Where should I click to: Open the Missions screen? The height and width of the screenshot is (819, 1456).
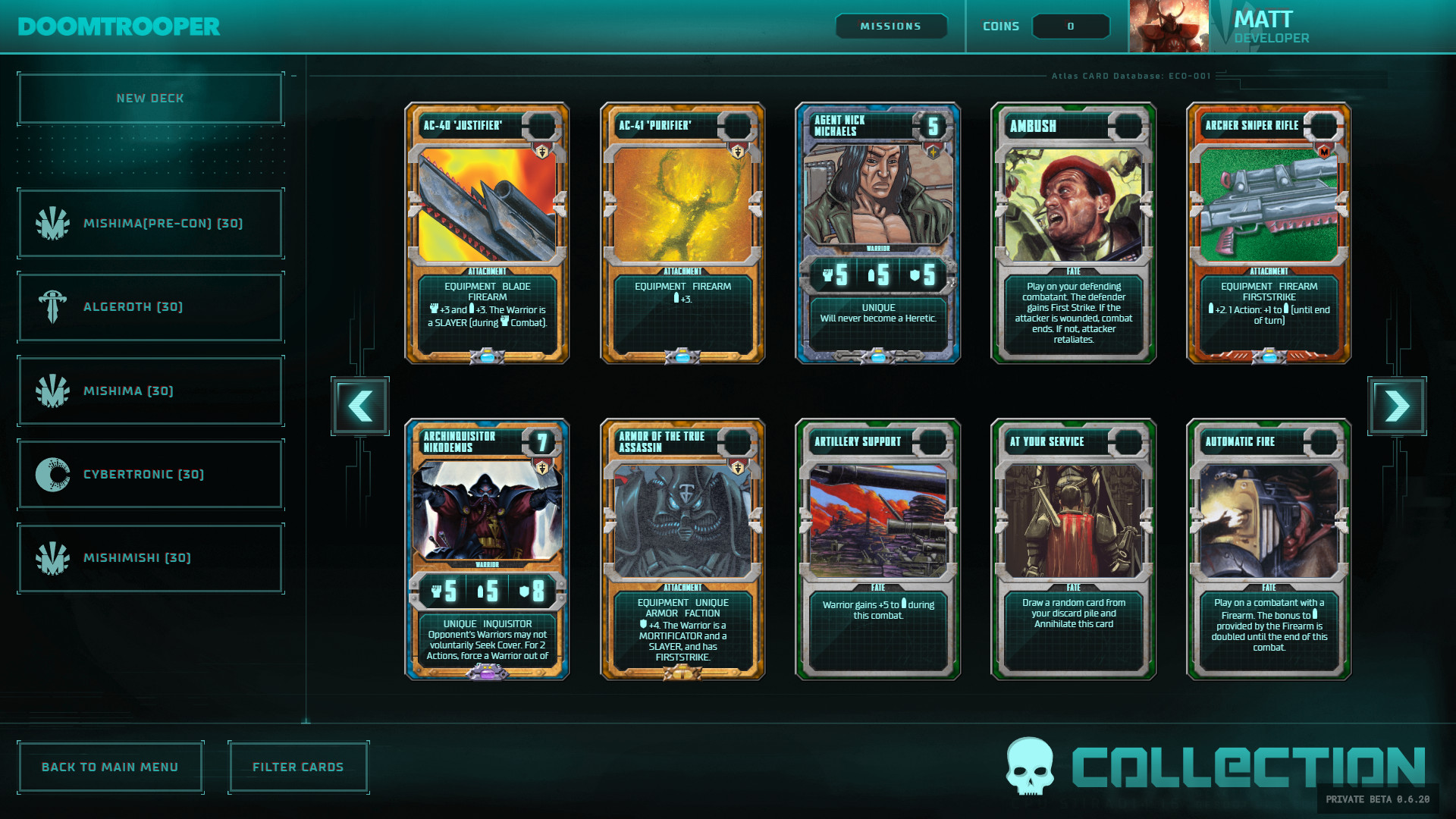pos(891,26)
